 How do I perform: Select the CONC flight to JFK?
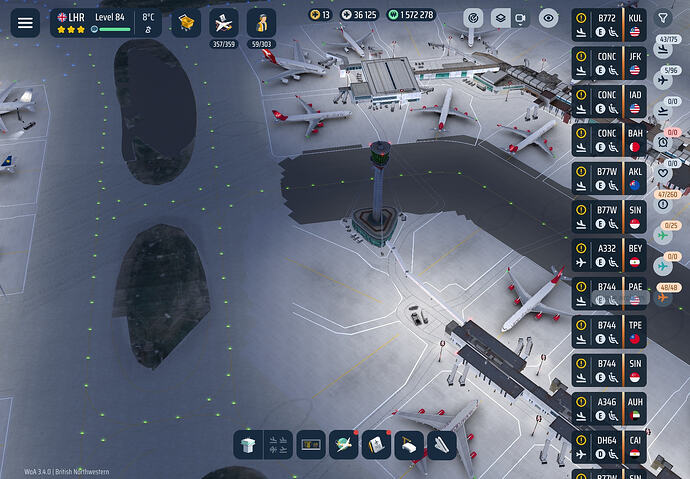pos(608,64)
